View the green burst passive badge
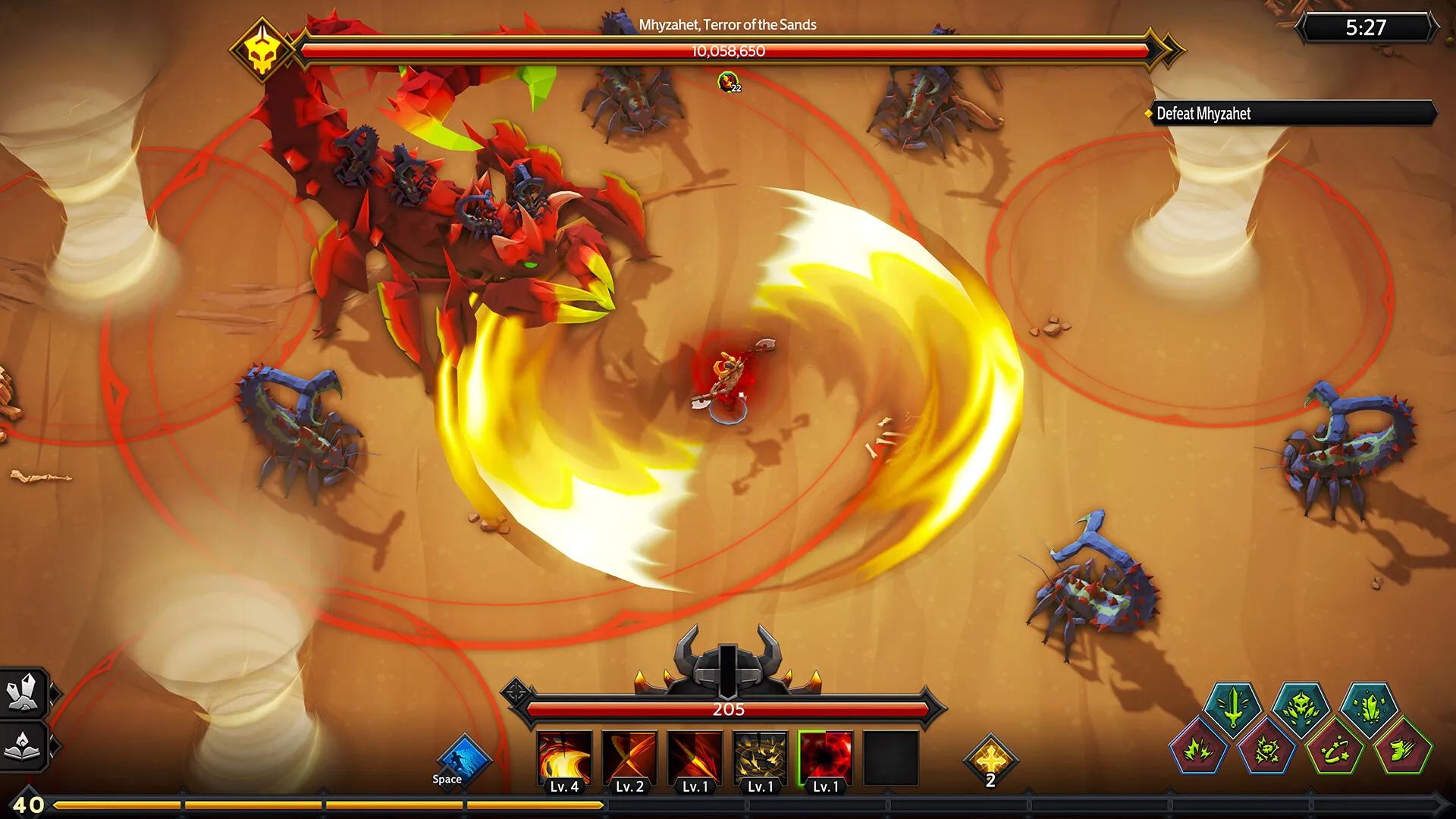Screen dimensions: 1456x819 (x=1199, y=750)
